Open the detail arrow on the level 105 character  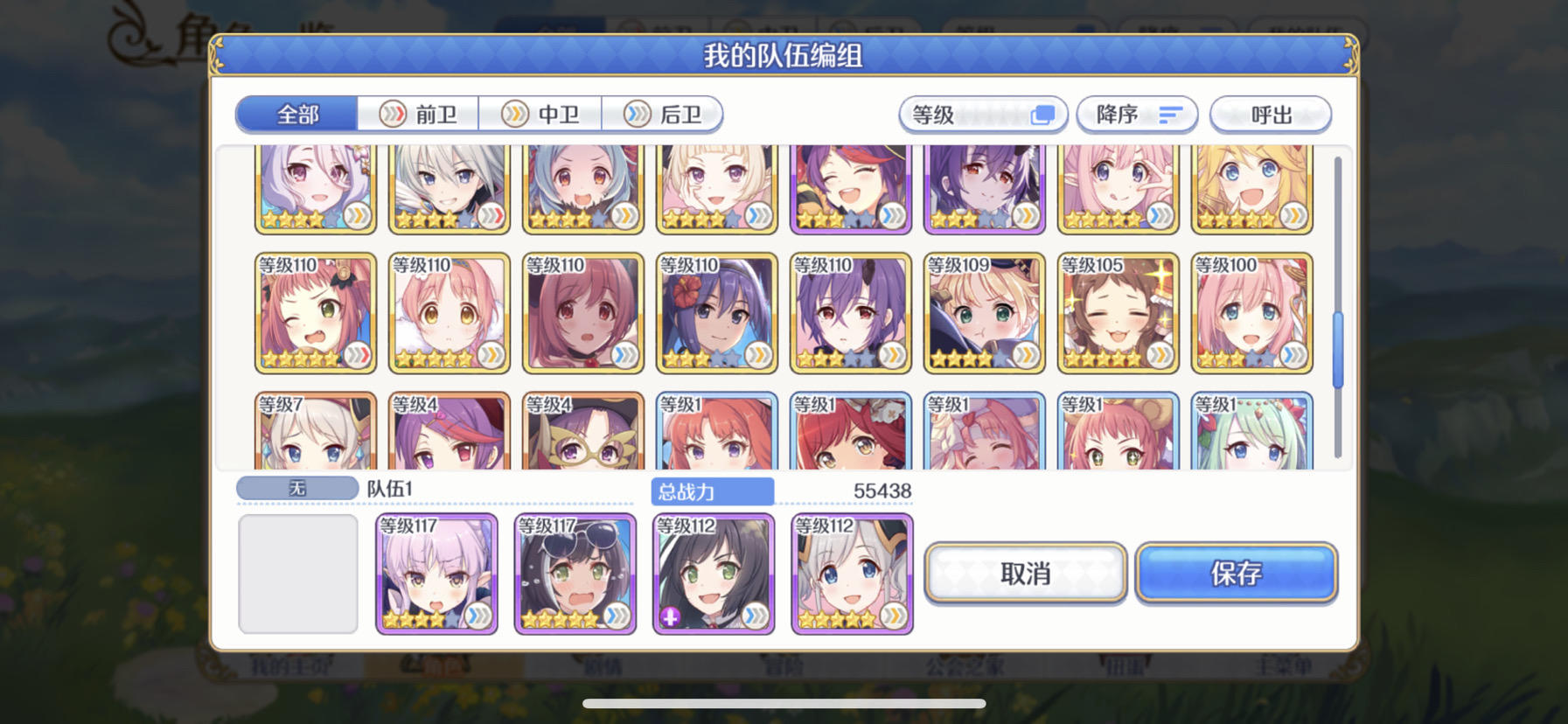(1159, 357)
